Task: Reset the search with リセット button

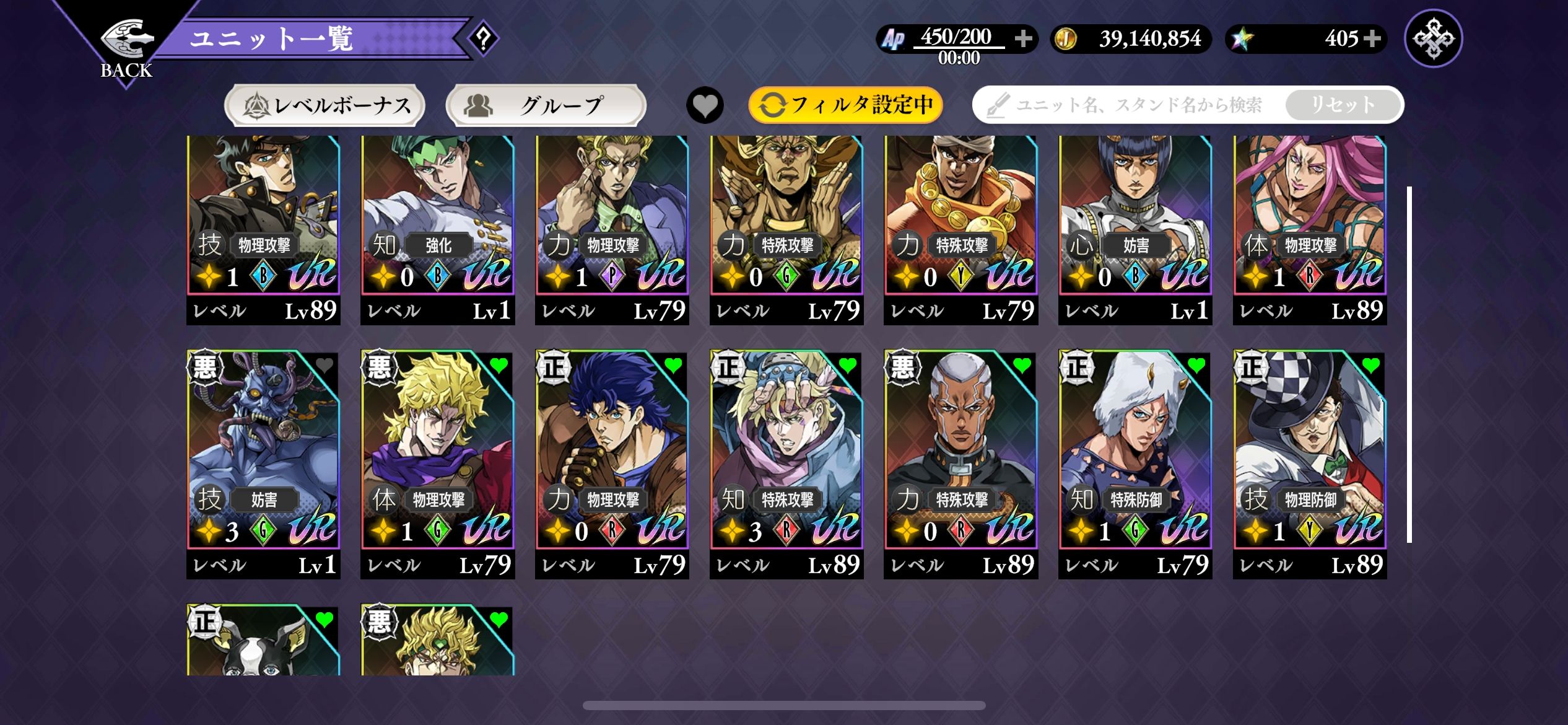Action: click(x=1343, y=105)
